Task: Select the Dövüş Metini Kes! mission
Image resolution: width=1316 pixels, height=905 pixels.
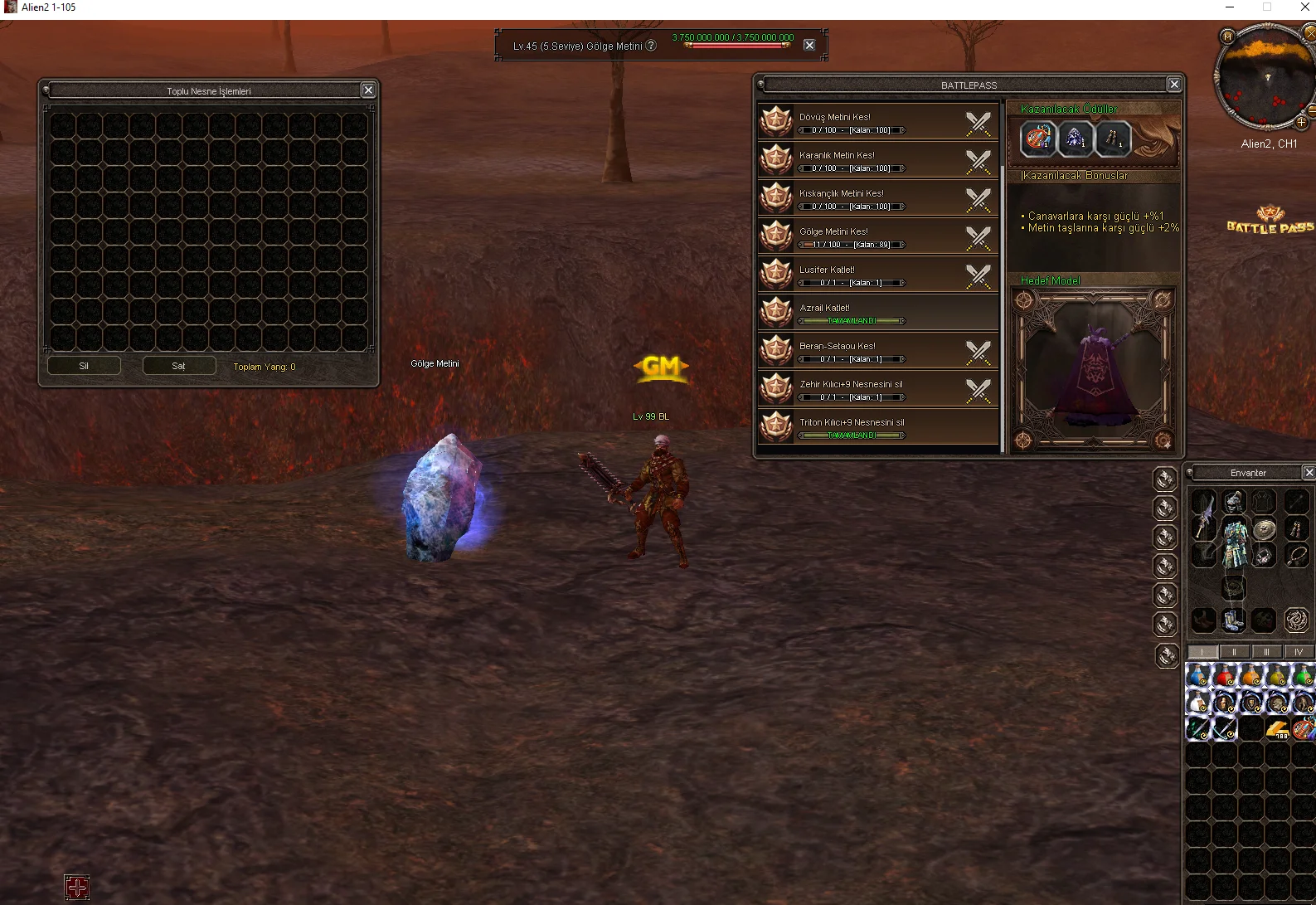Action: coord(877,122)
